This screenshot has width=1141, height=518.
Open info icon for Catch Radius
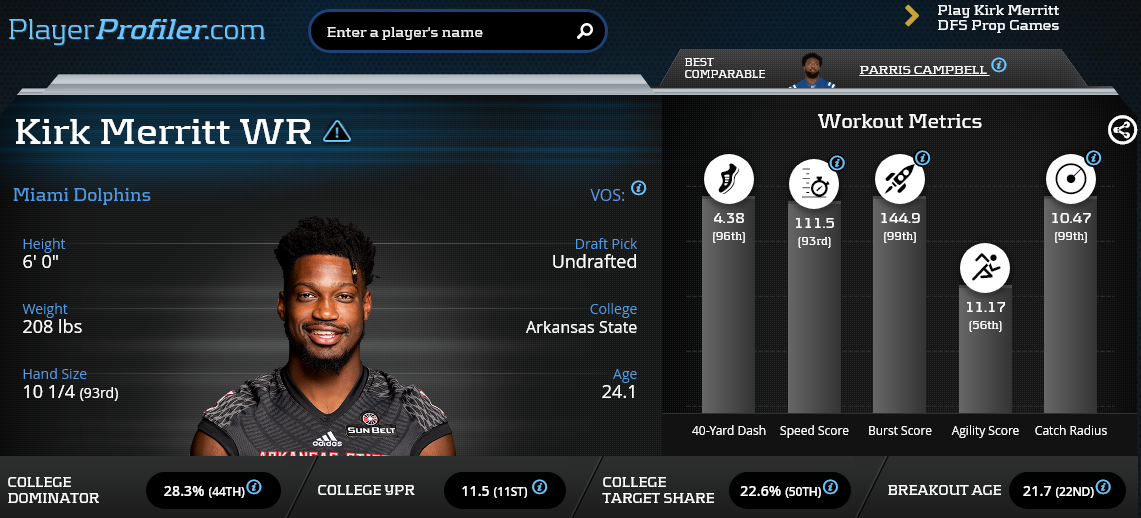coord(1093,158)
